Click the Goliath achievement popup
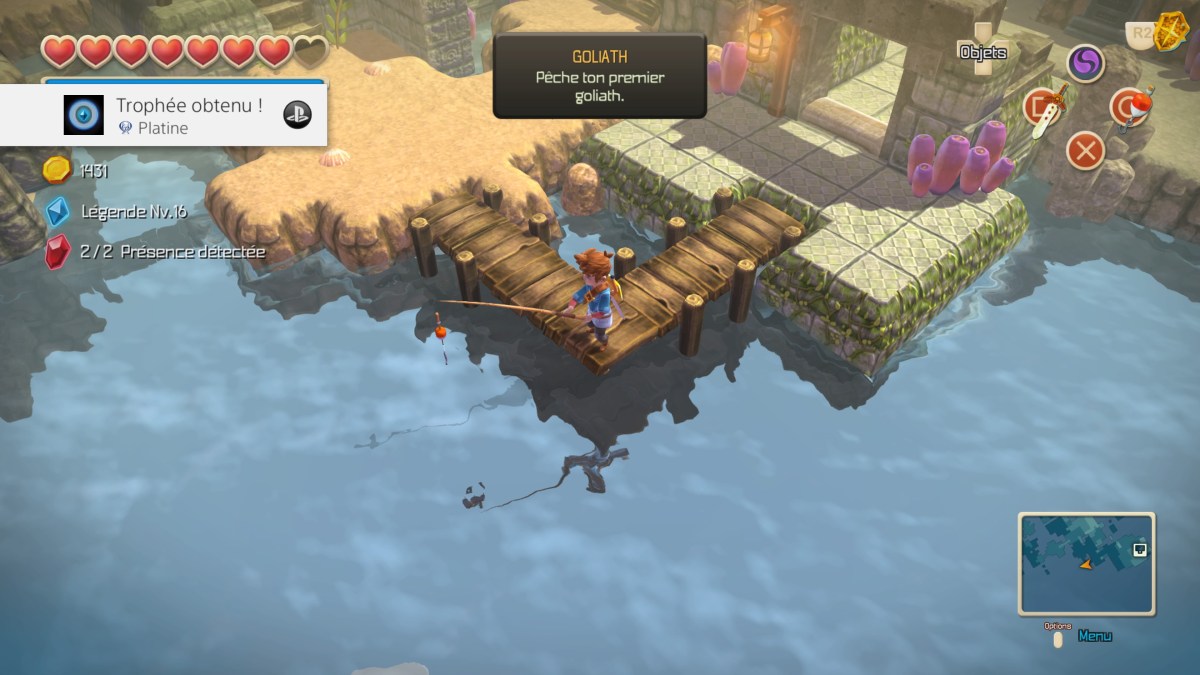 [599, 76]
